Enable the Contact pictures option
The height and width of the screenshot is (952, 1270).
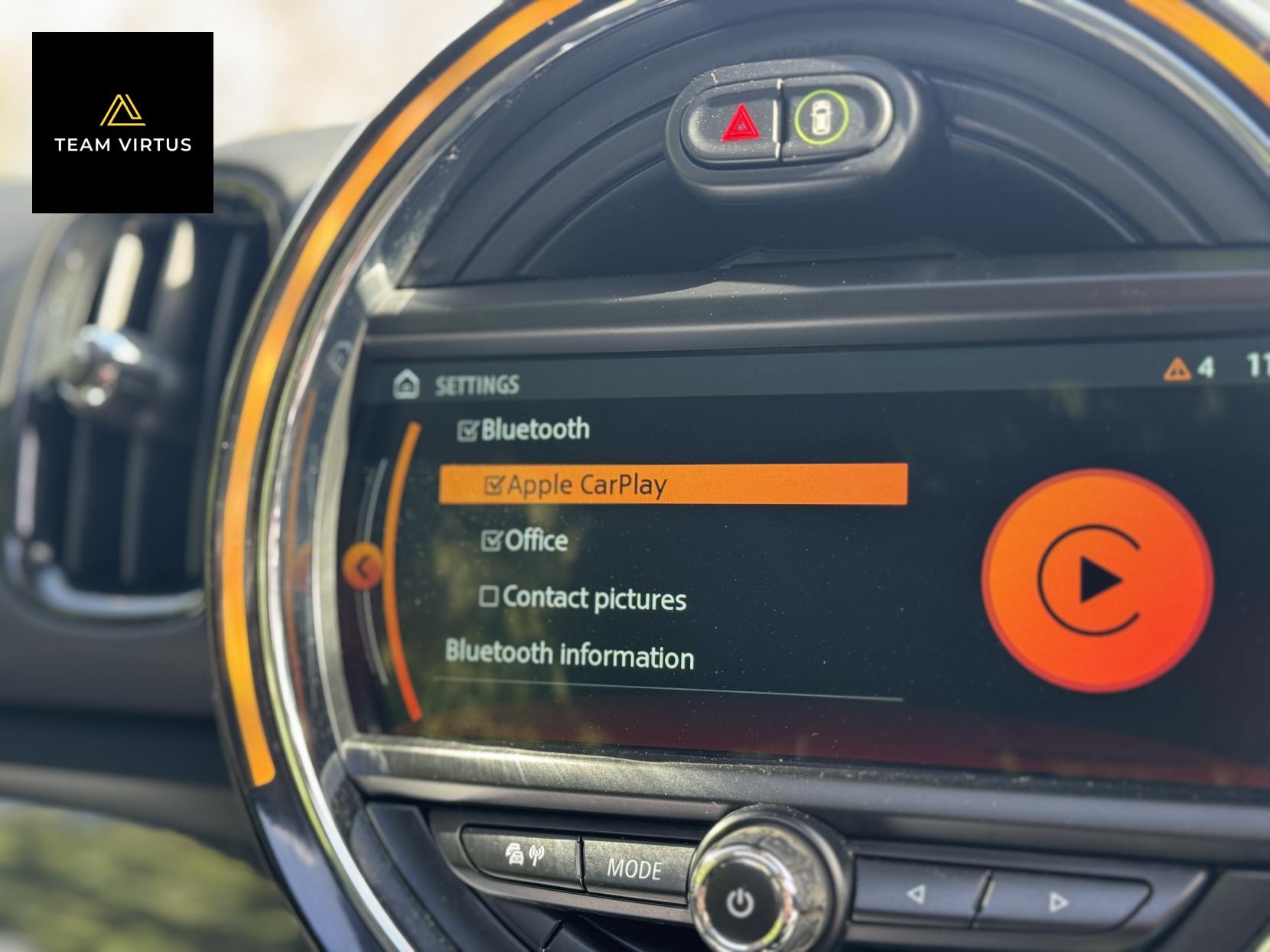[x=490, y=596]
